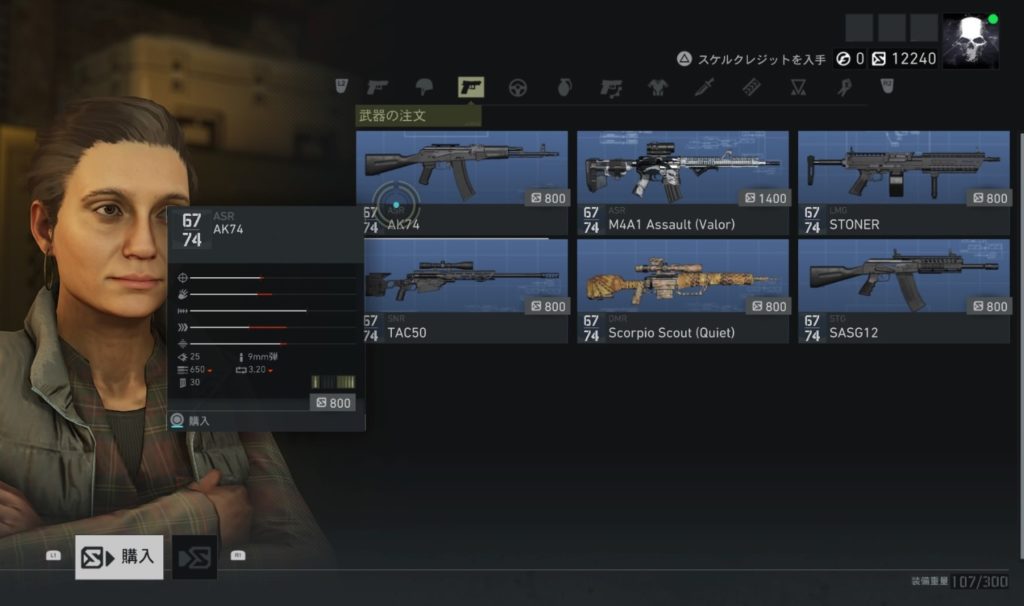Click the skull player profile avatar
This screenshot has height=606, width=1024.
(970, 42)
